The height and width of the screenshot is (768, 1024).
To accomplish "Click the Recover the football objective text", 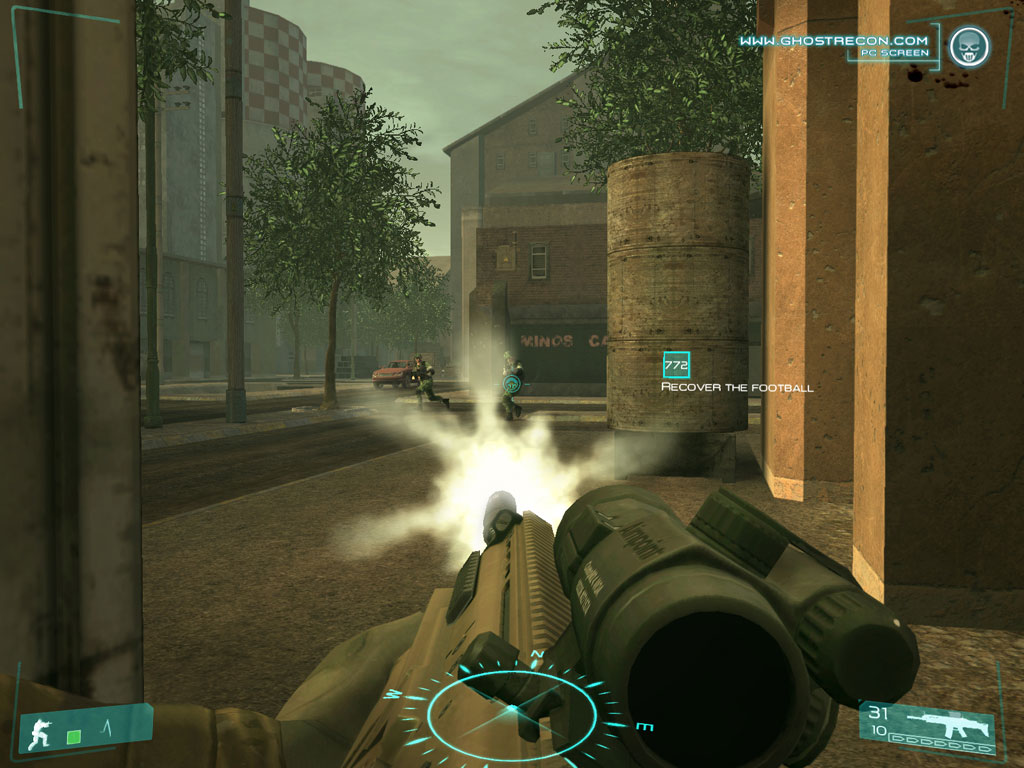I will [x=737, y=387].
